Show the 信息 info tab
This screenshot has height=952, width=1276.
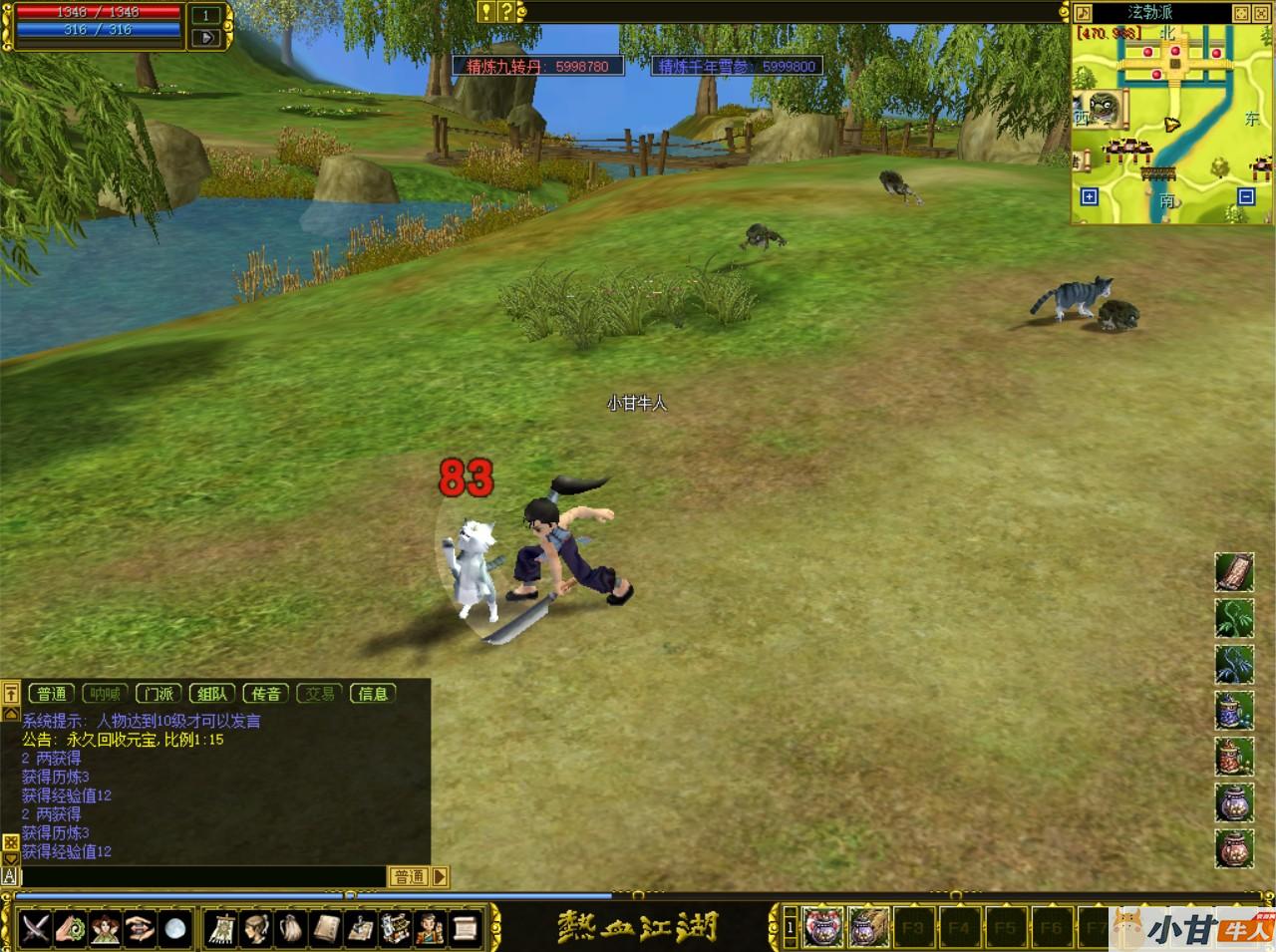click(373, 694)
